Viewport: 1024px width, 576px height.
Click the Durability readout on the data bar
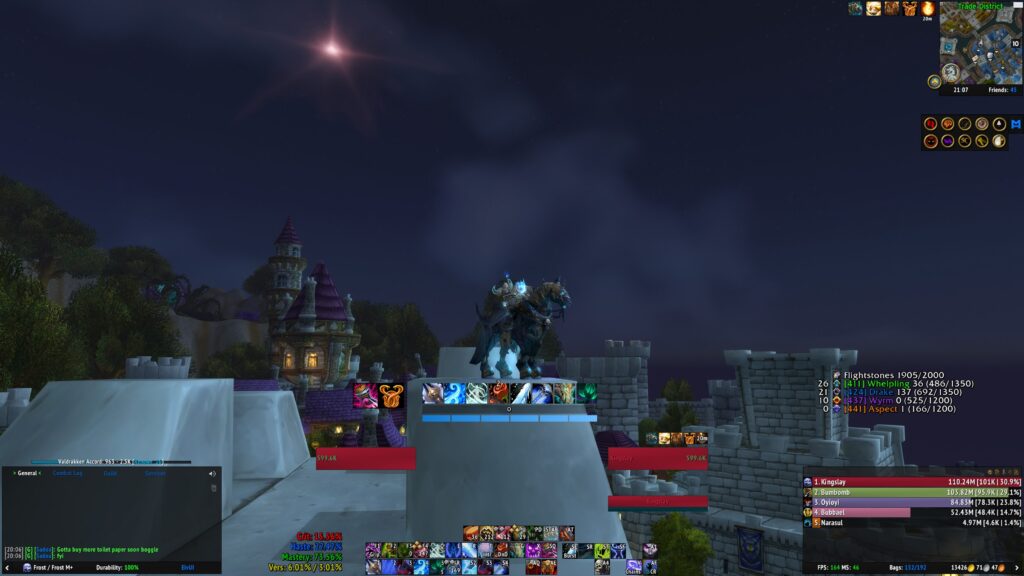[x=115, y=567]
